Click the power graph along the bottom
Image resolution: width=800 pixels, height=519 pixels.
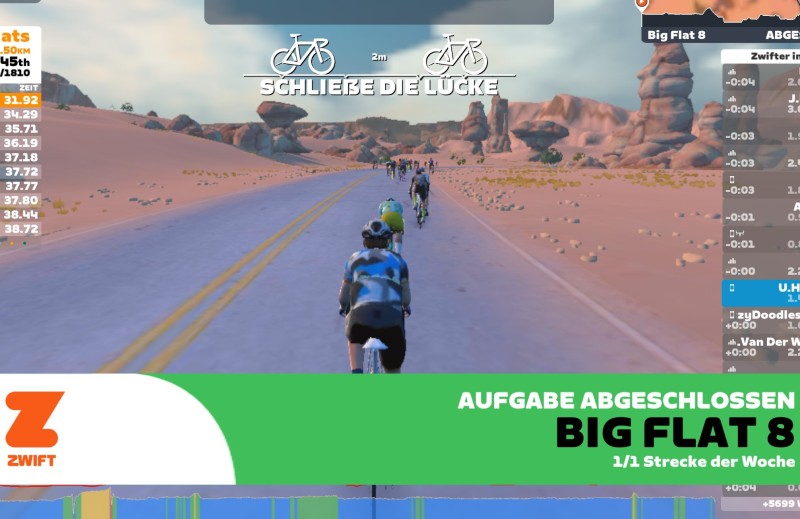[x=360, y=505]
